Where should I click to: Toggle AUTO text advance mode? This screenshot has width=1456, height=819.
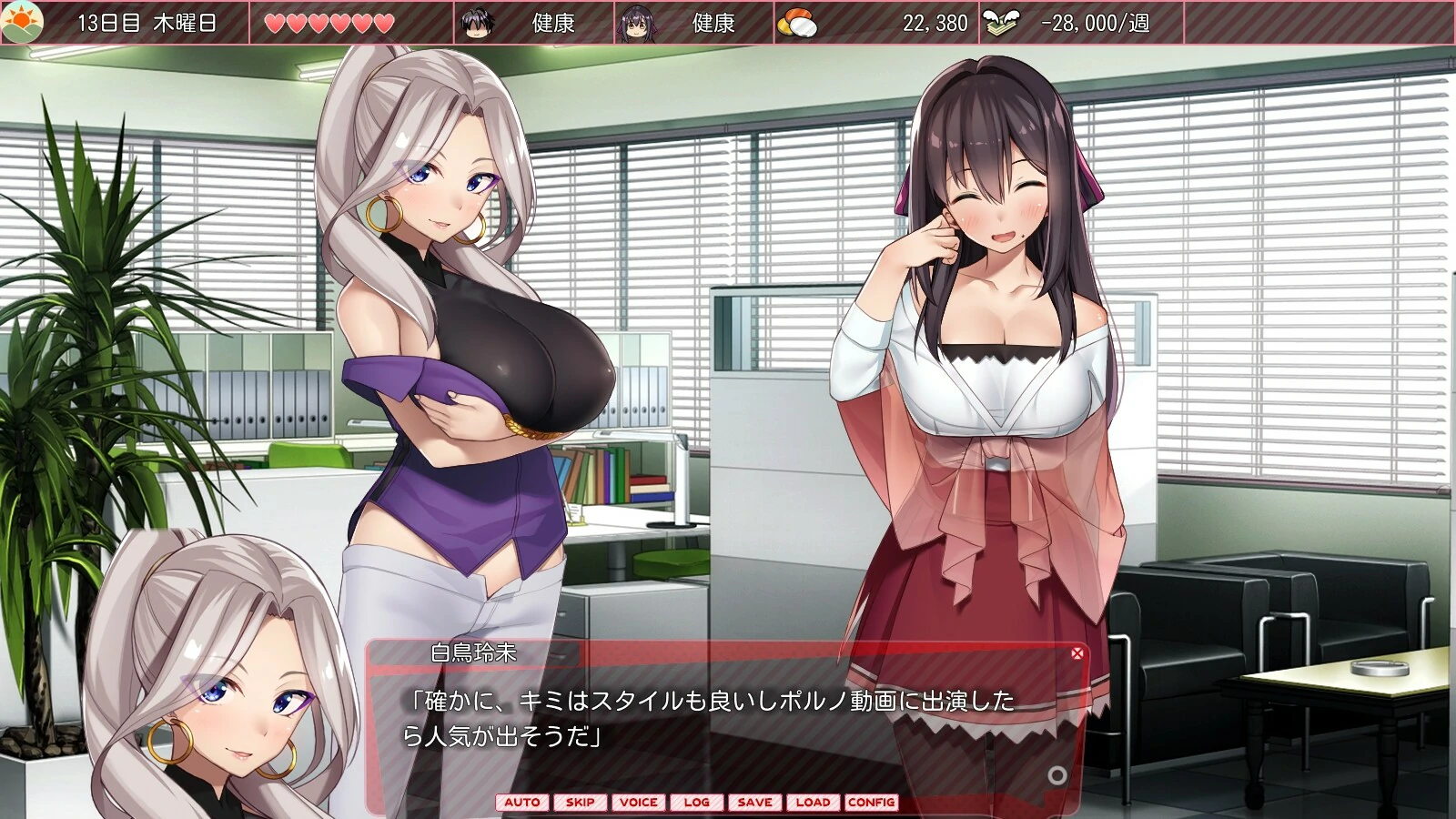[521, 803]
